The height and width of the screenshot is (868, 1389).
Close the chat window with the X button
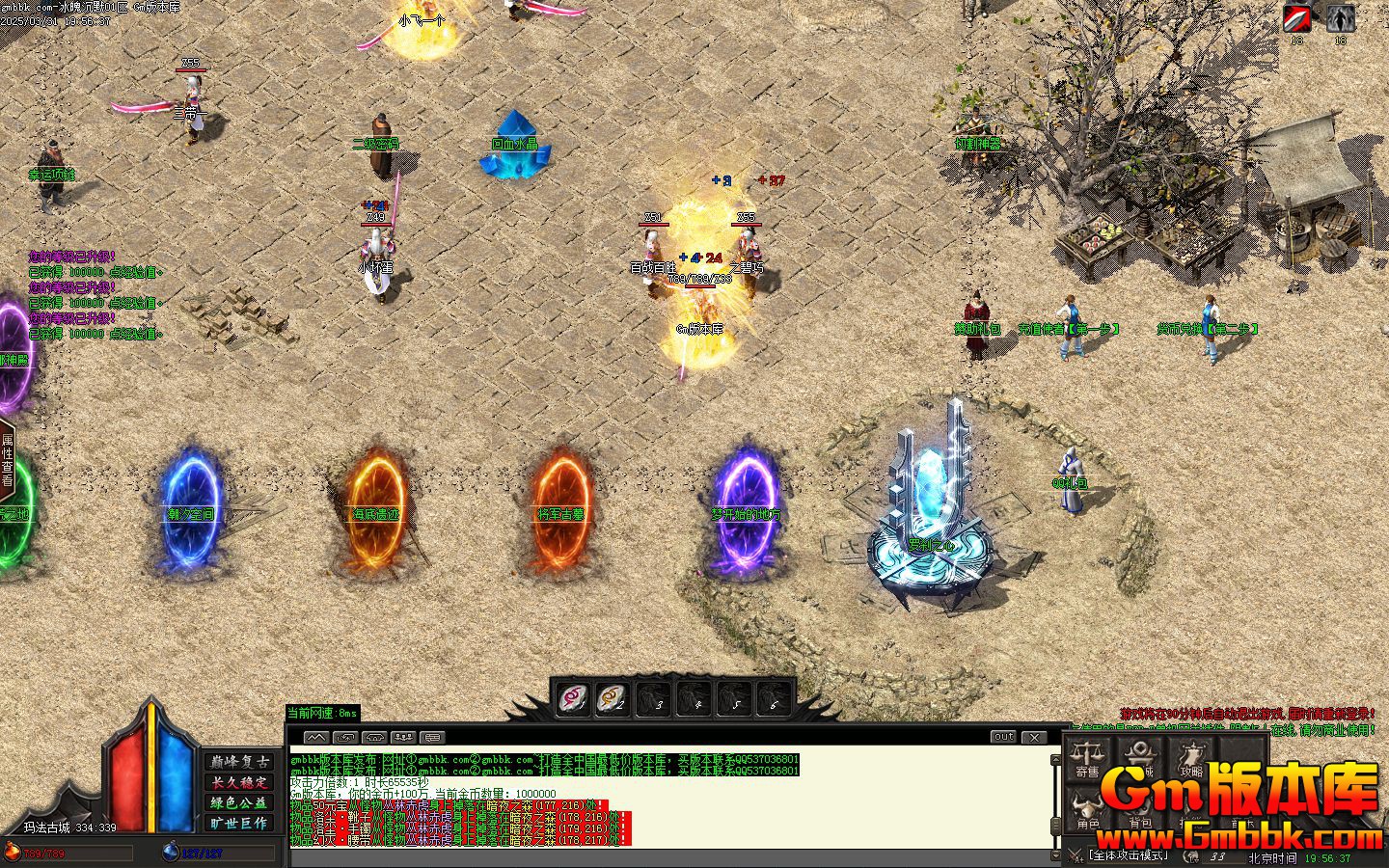[x=1034, y=737]
